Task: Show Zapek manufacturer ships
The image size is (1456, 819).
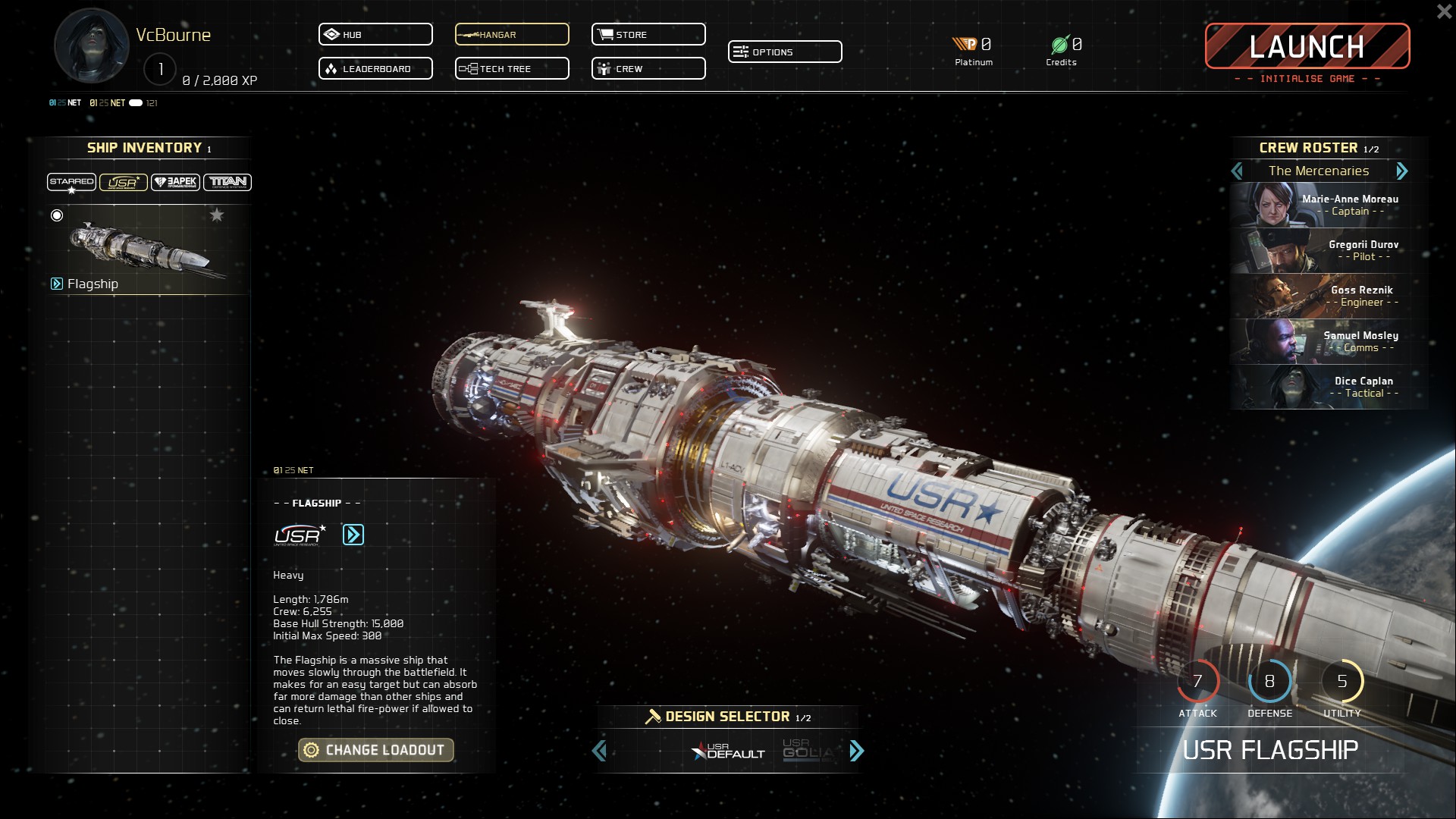Action: point(175,182)
